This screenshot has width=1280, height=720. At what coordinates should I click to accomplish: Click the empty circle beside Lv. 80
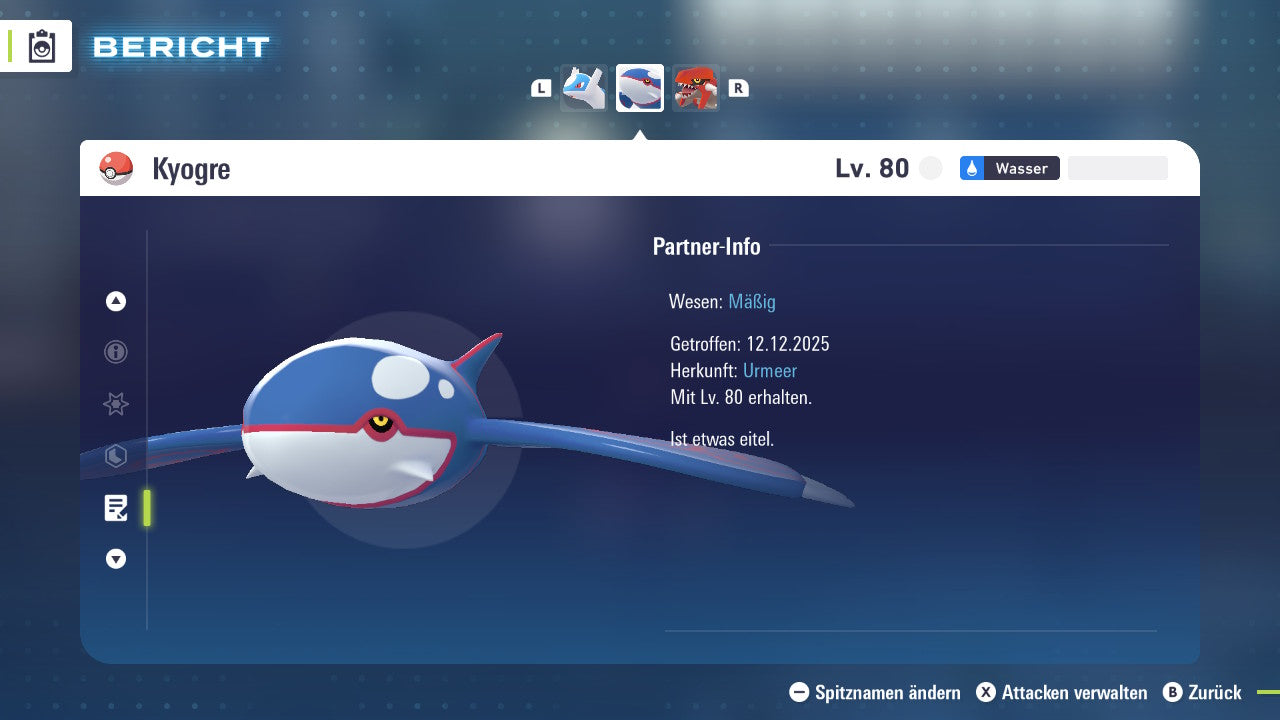click(930, 168)
